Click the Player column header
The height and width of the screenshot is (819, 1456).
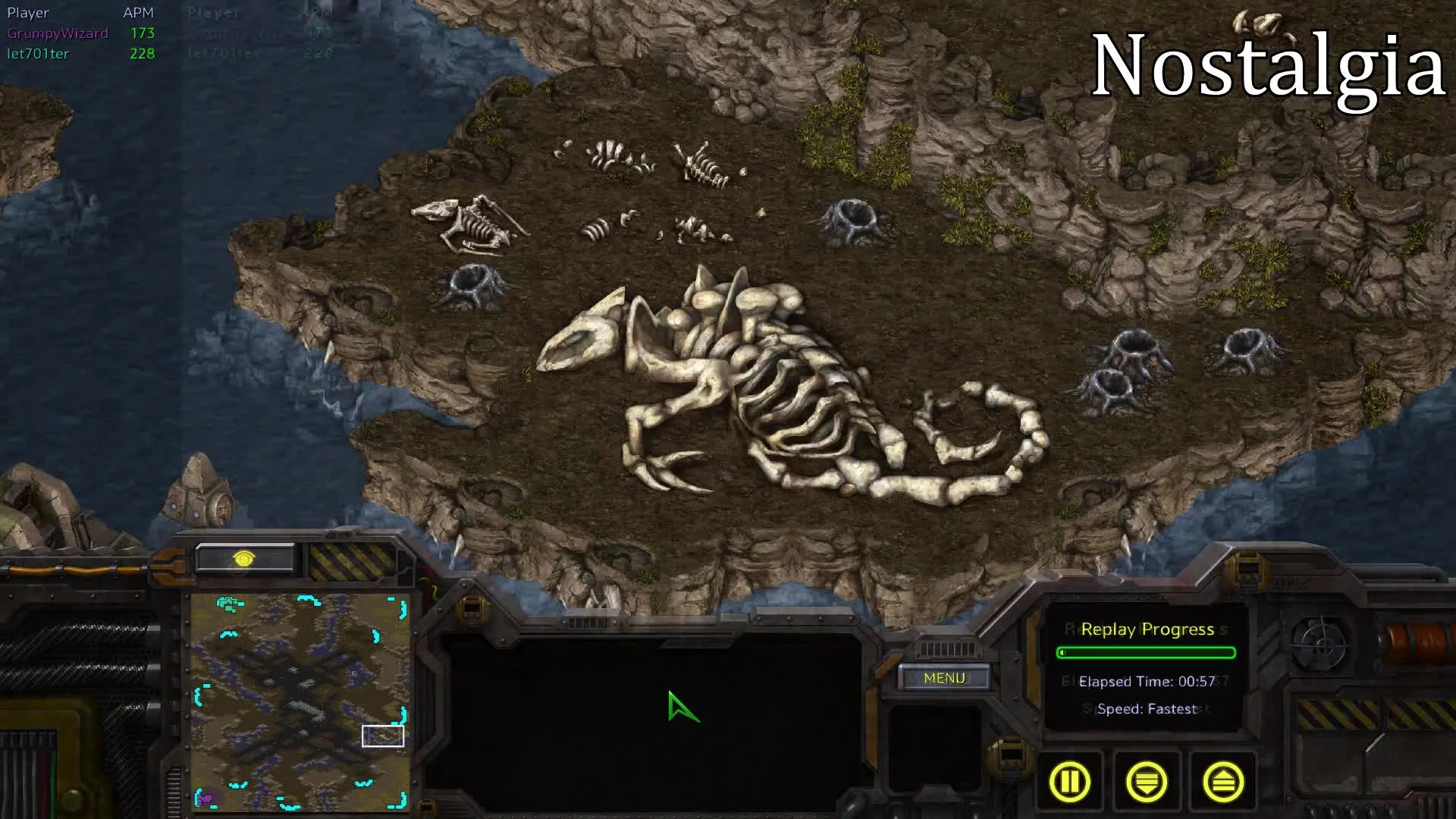click(x=28, y=12)
